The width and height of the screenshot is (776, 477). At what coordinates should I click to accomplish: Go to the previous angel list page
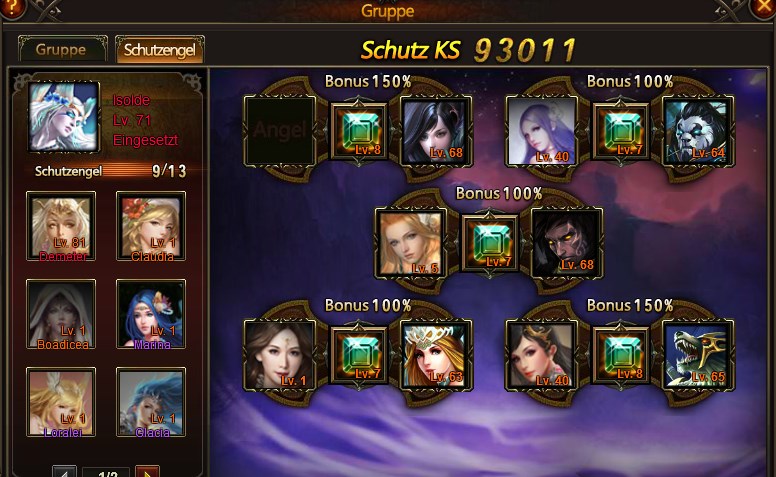pyautogui.click(x=64, y=472)
